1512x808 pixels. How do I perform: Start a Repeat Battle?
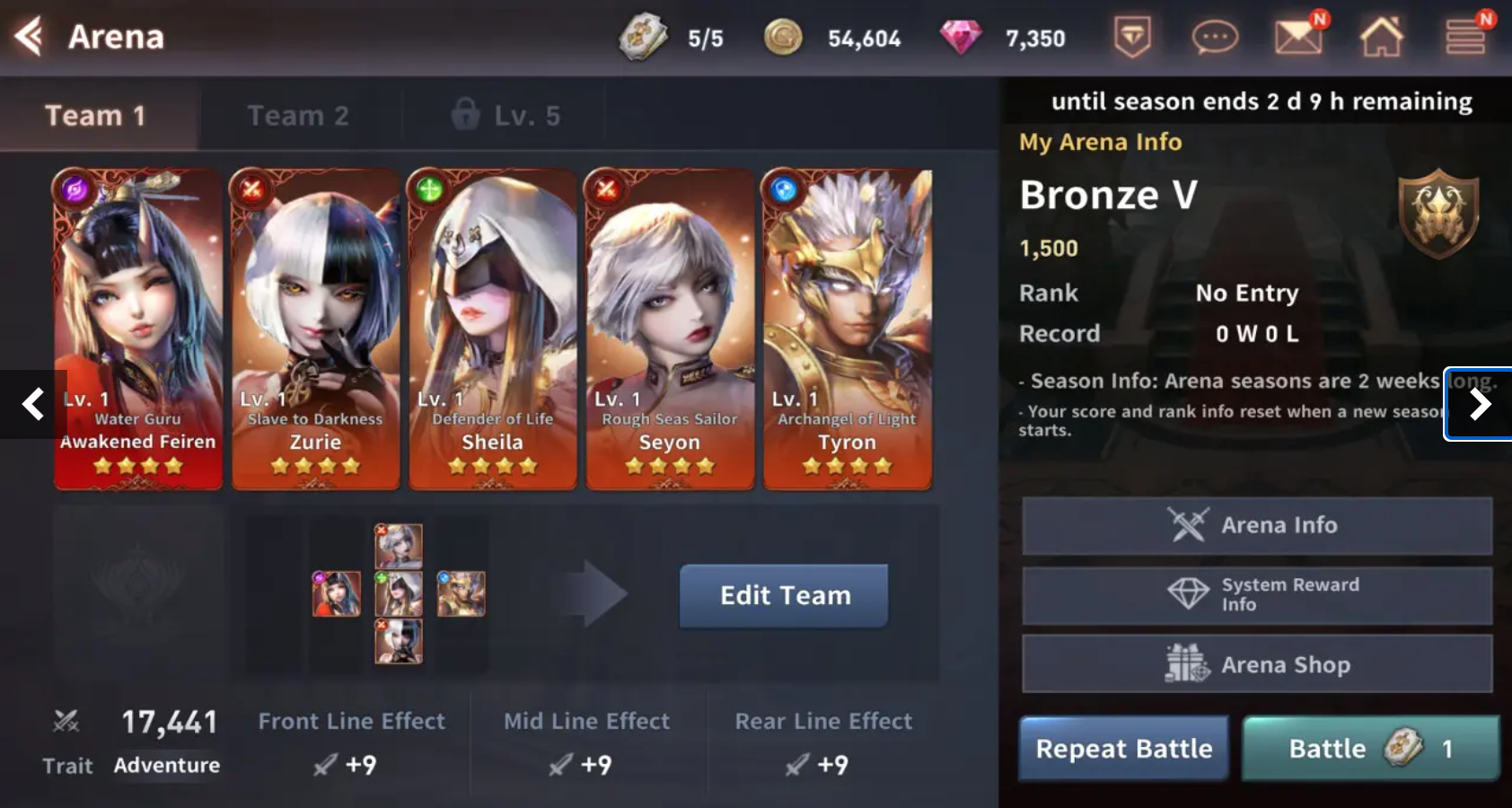1123,749
